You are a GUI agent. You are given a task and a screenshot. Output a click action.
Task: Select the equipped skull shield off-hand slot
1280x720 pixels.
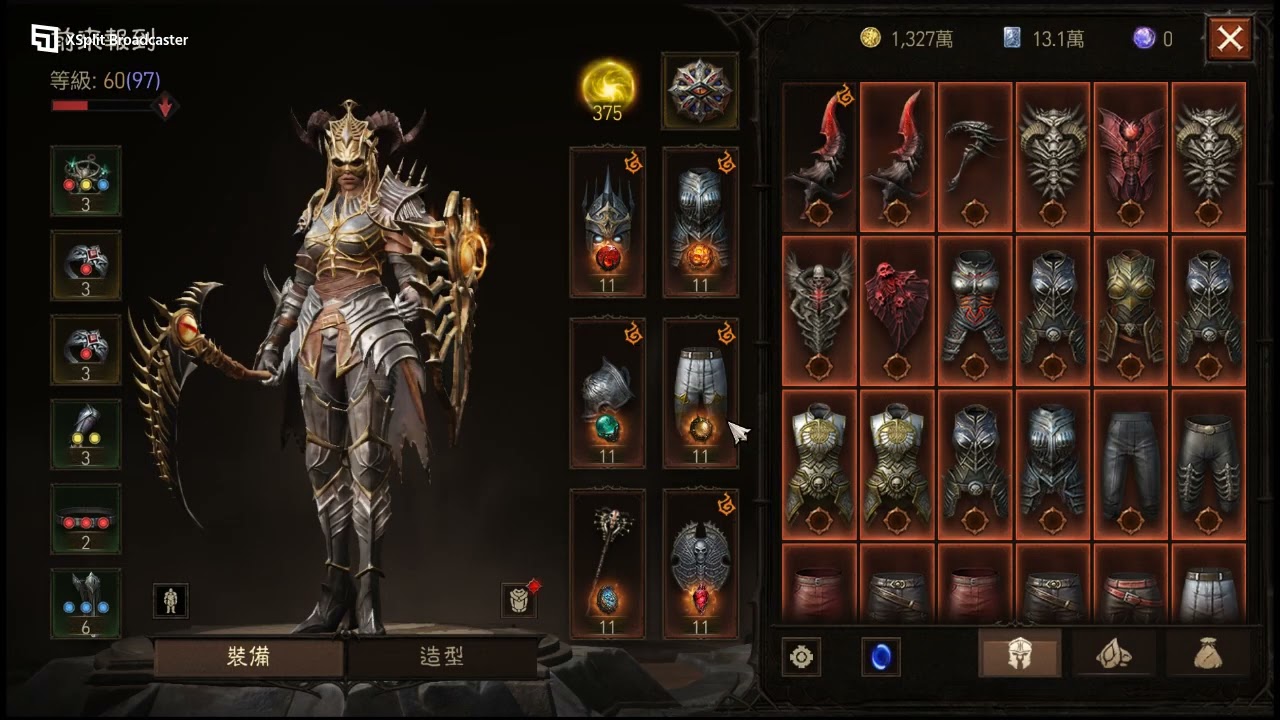coord(700,564)
